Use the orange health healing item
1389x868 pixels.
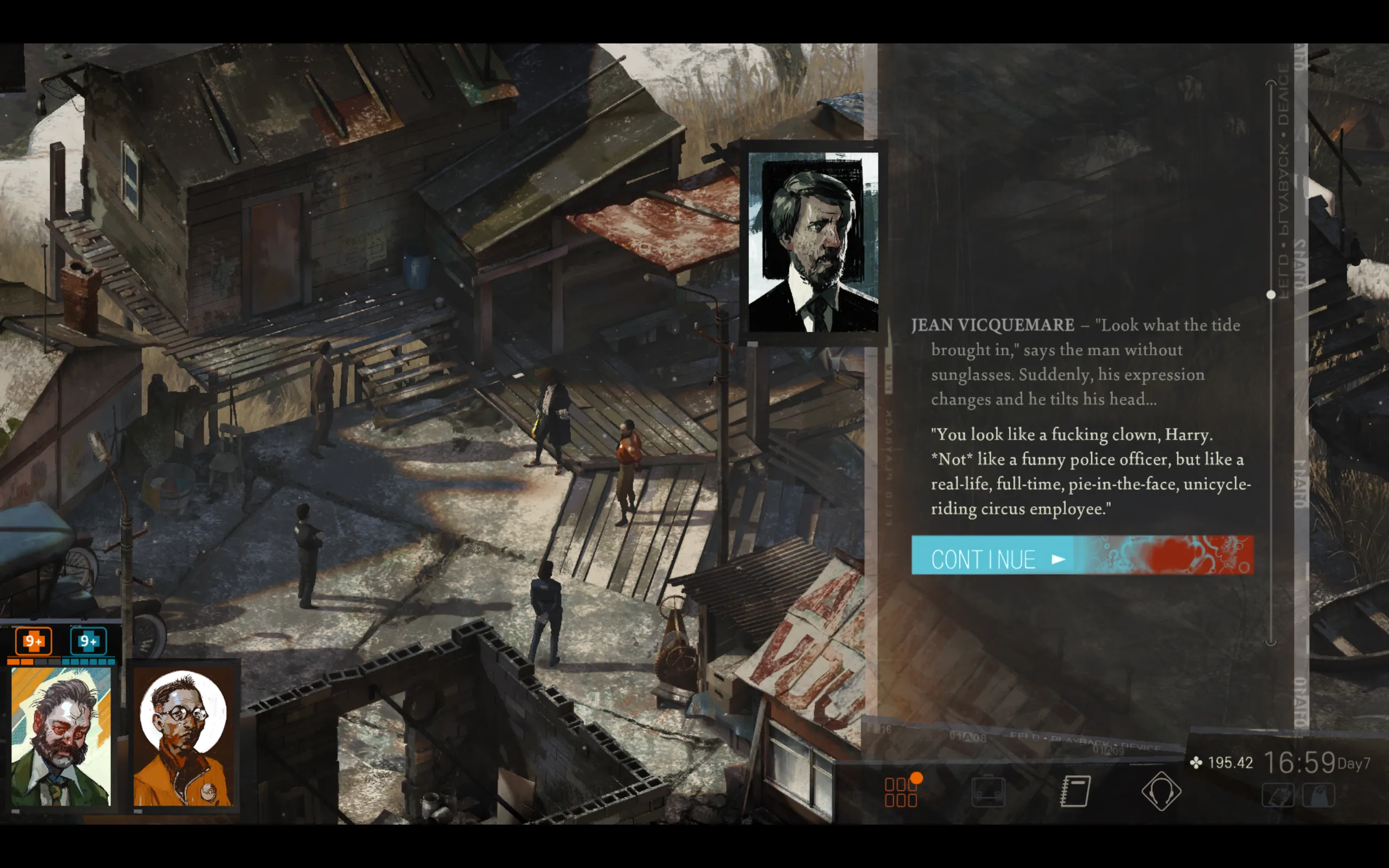click(33, 641)
